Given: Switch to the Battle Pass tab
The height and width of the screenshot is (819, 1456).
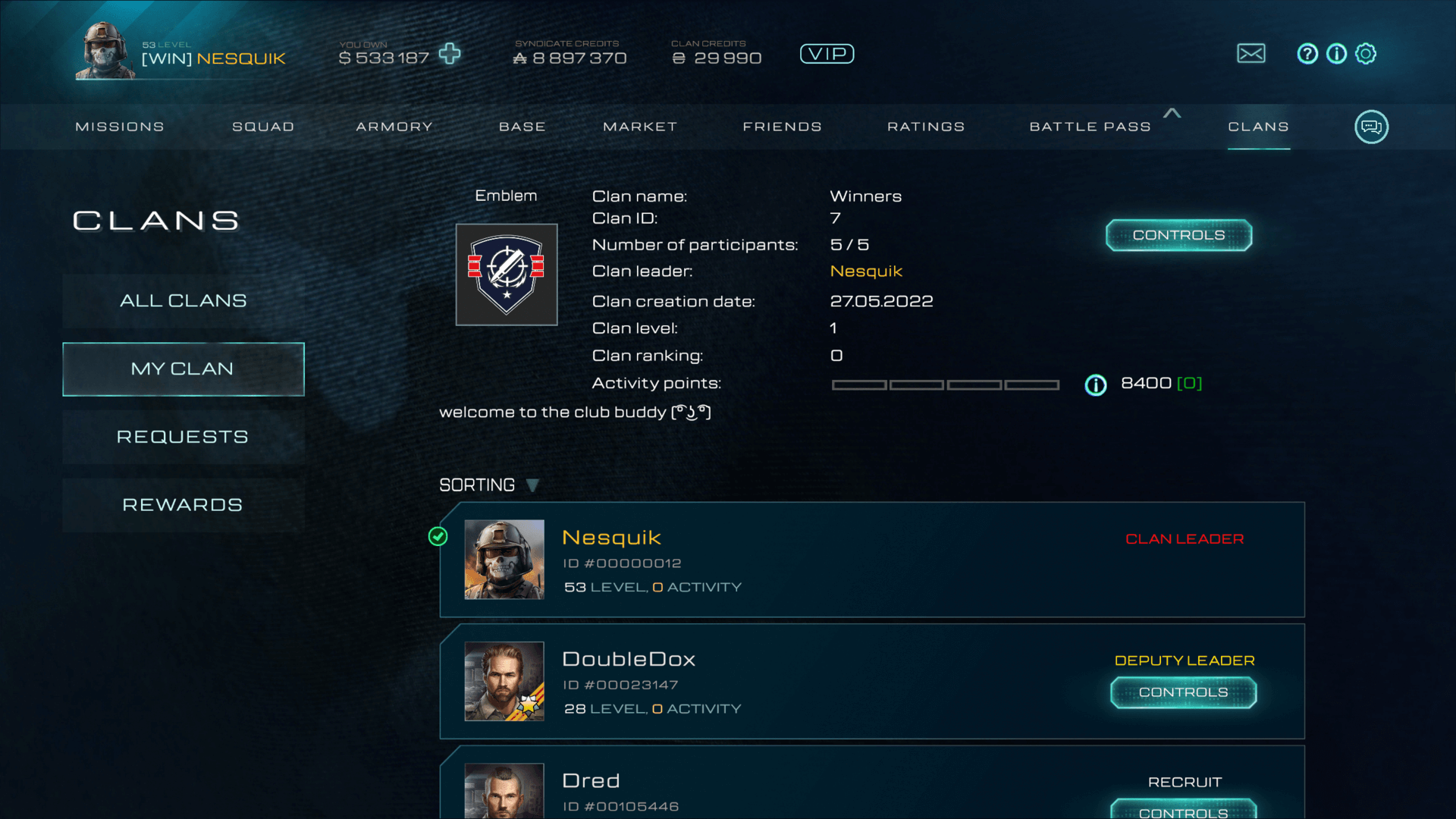Looking at the screenshot, I should pos(1090,127).
